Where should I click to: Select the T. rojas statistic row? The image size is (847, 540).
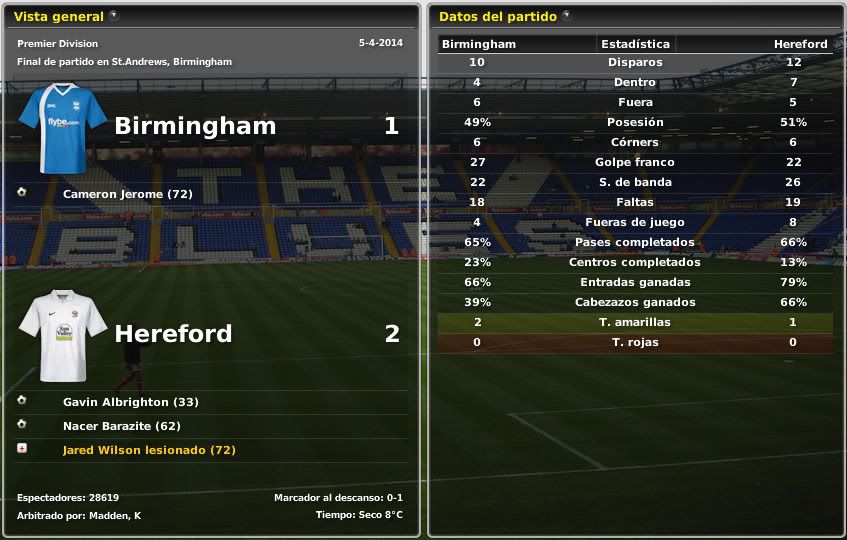[635, 342]
